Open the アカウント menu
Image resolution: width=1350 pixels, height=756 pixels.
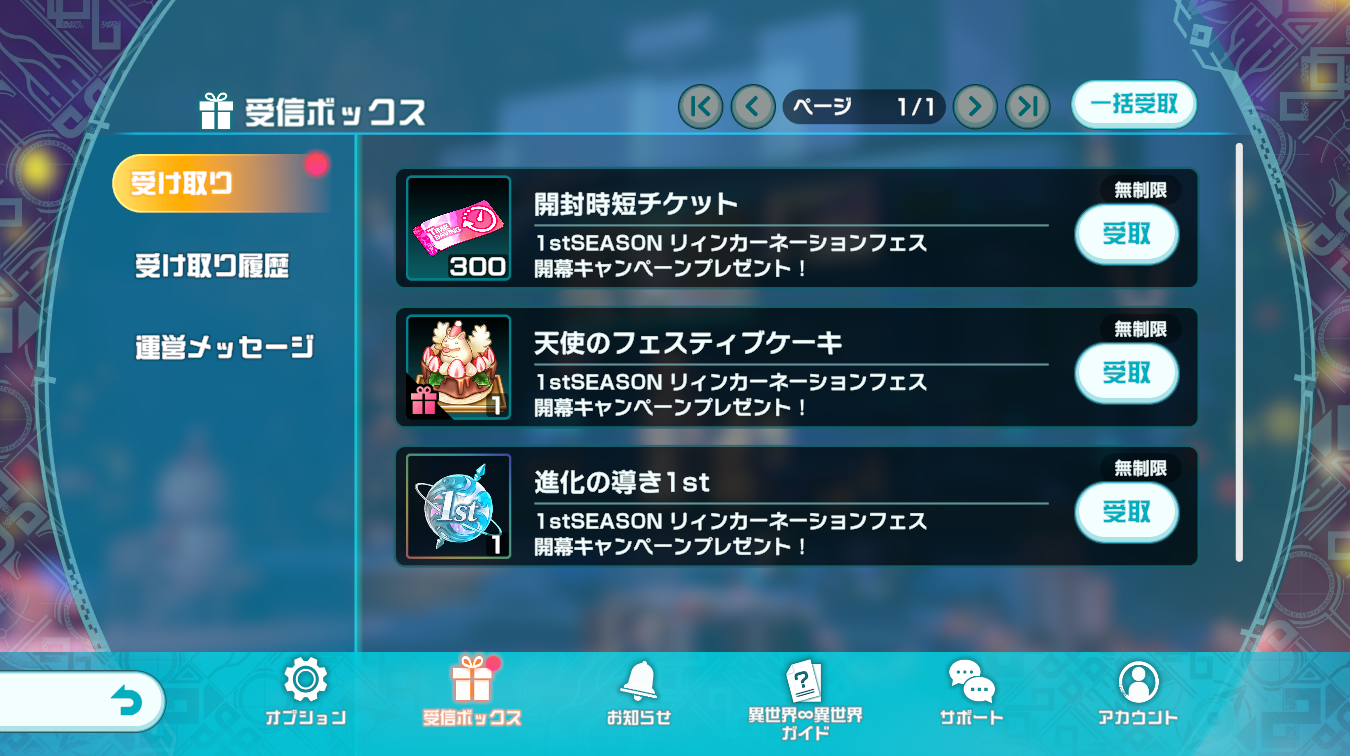click(1137, 691)
